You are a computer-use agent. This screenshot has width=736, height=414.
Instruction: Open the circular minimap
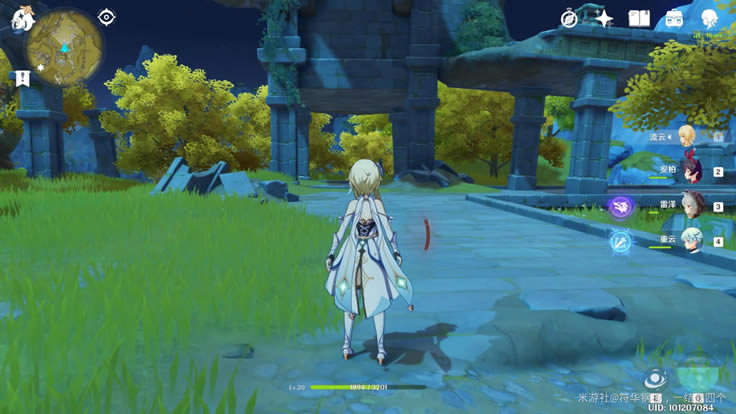(65, 52)
